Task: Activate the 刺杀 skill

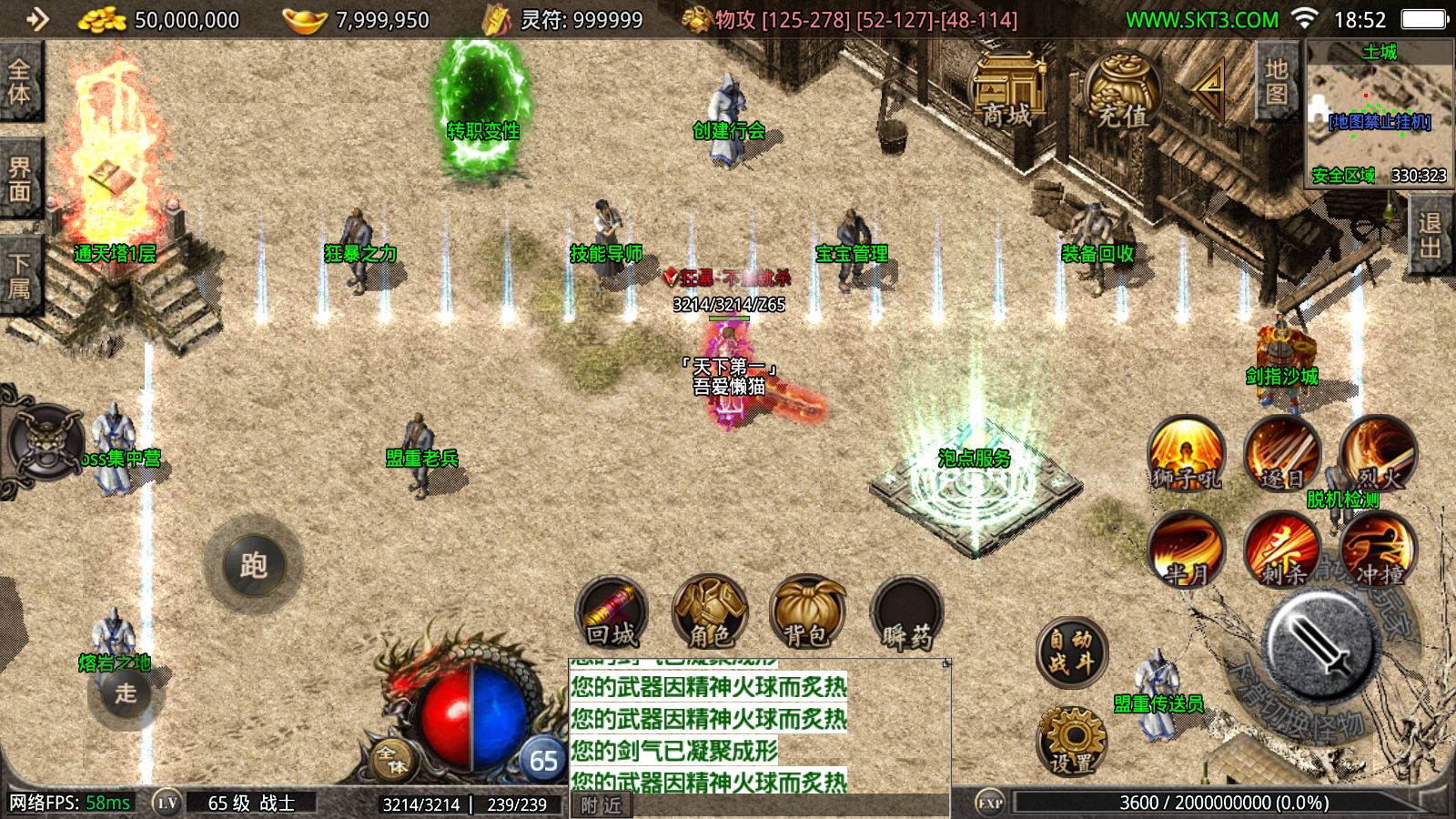Action: pyautogui.click(x=1281, y=549)
